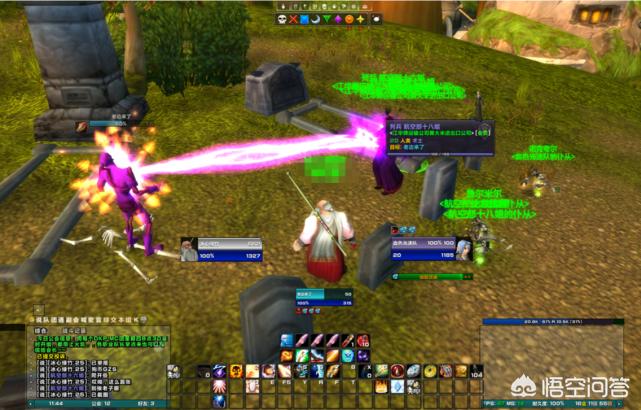This screenshot has width=641, height=410.
Task: Select the purple diamond raid marker
Action: (337, 18)
